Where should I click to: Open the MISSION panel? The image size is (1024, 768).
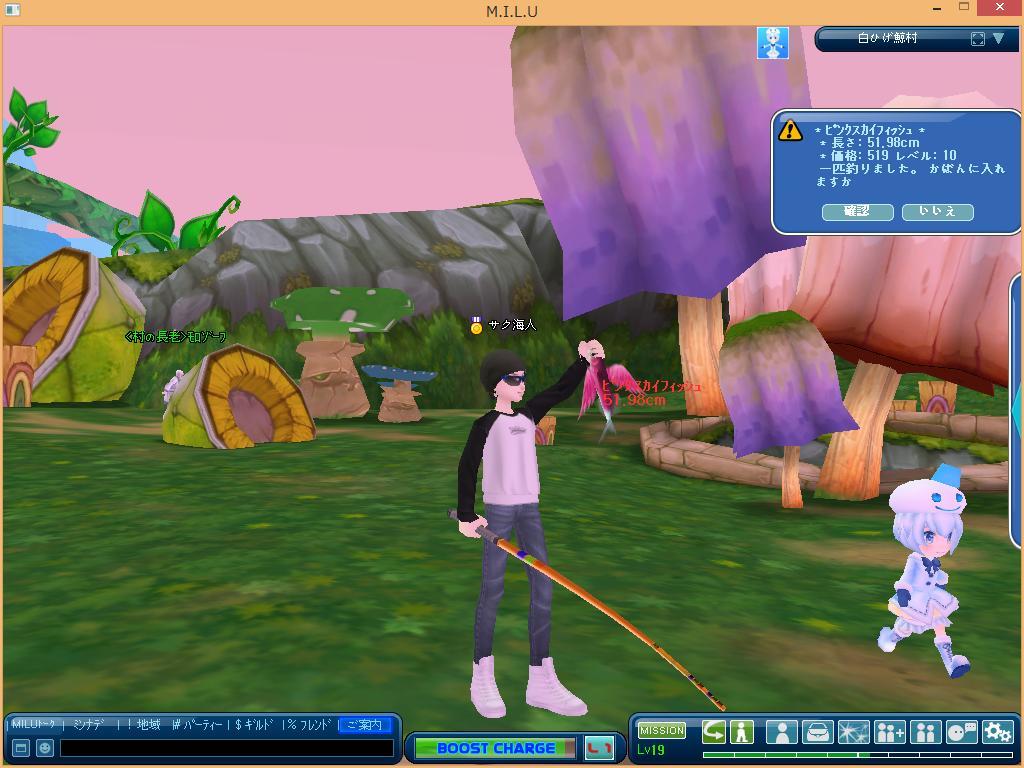tap(662, 730)
